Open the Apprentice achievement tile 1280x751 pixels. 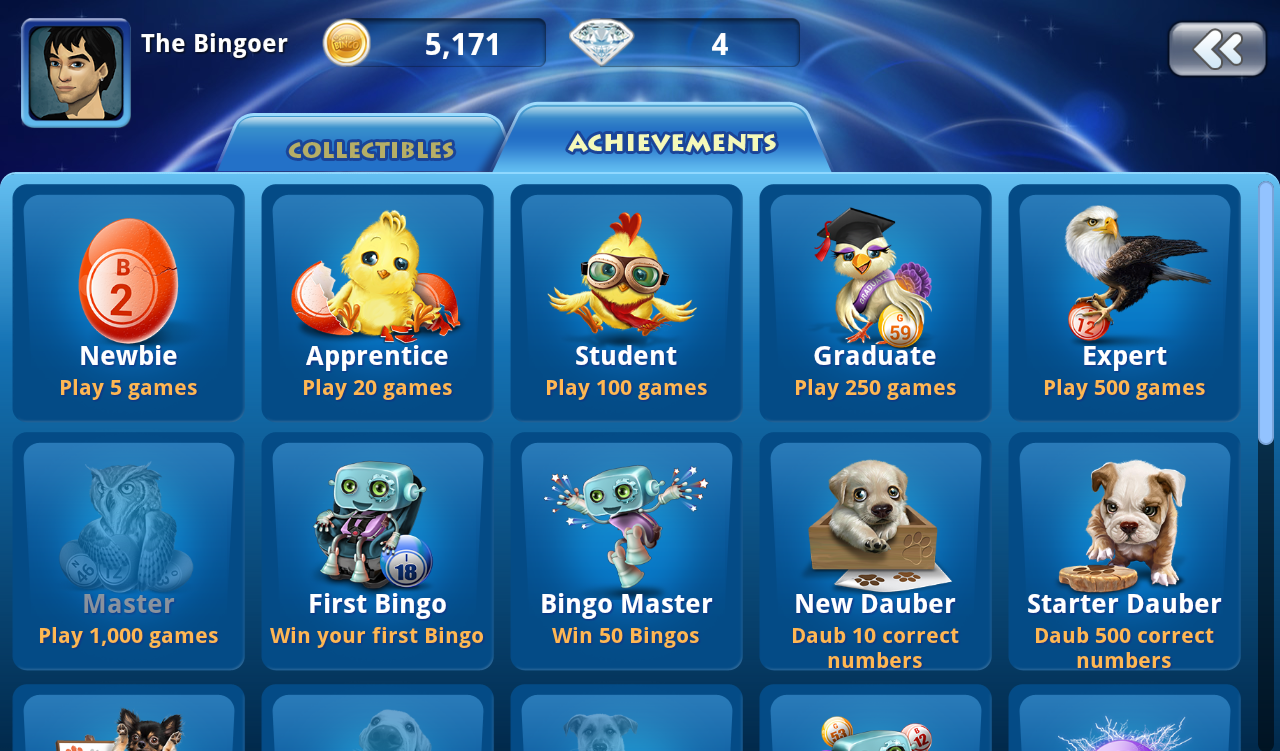377,302
